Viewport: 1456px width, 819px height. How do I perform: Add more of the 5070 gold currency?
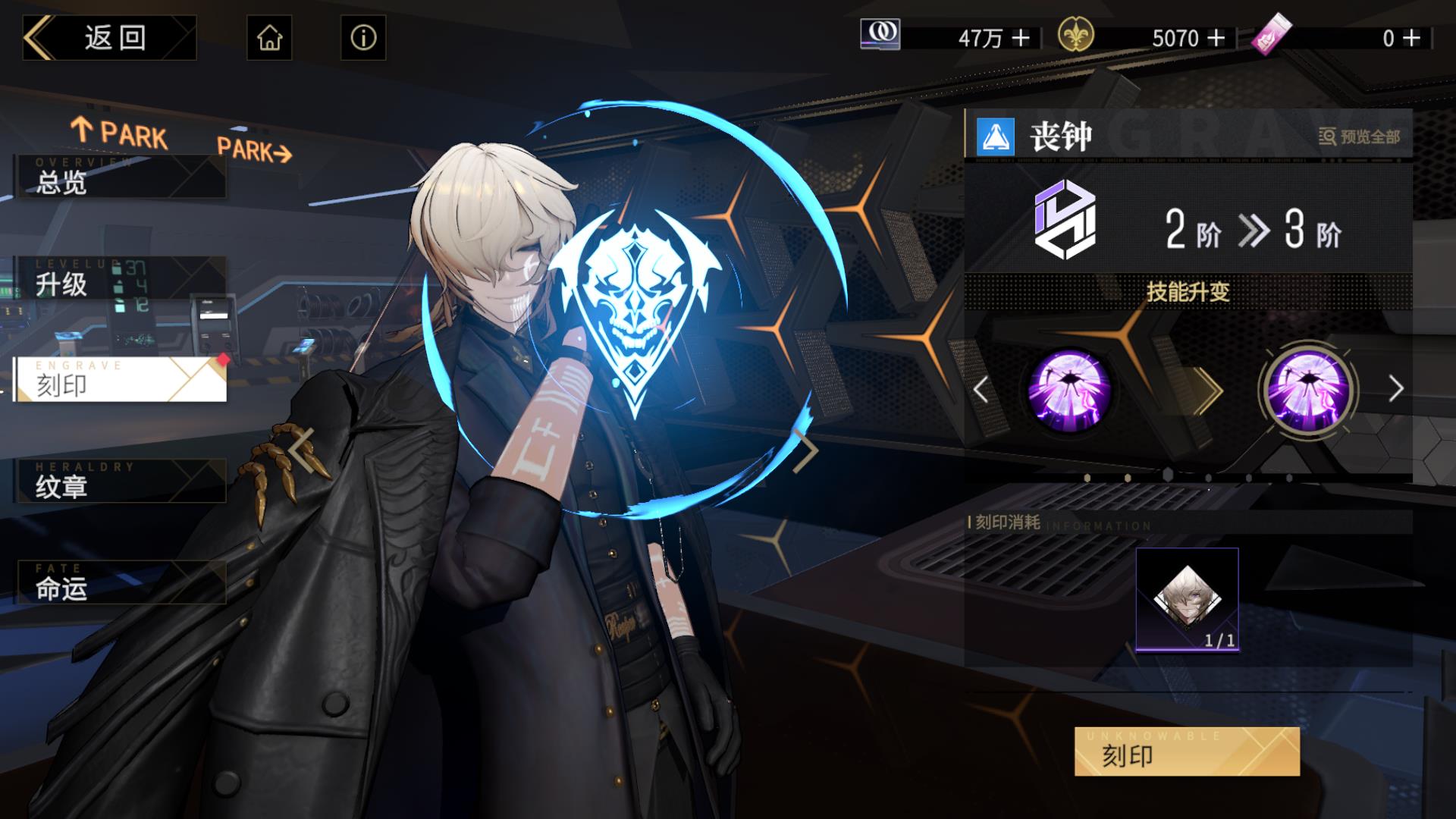[1216, 38]
